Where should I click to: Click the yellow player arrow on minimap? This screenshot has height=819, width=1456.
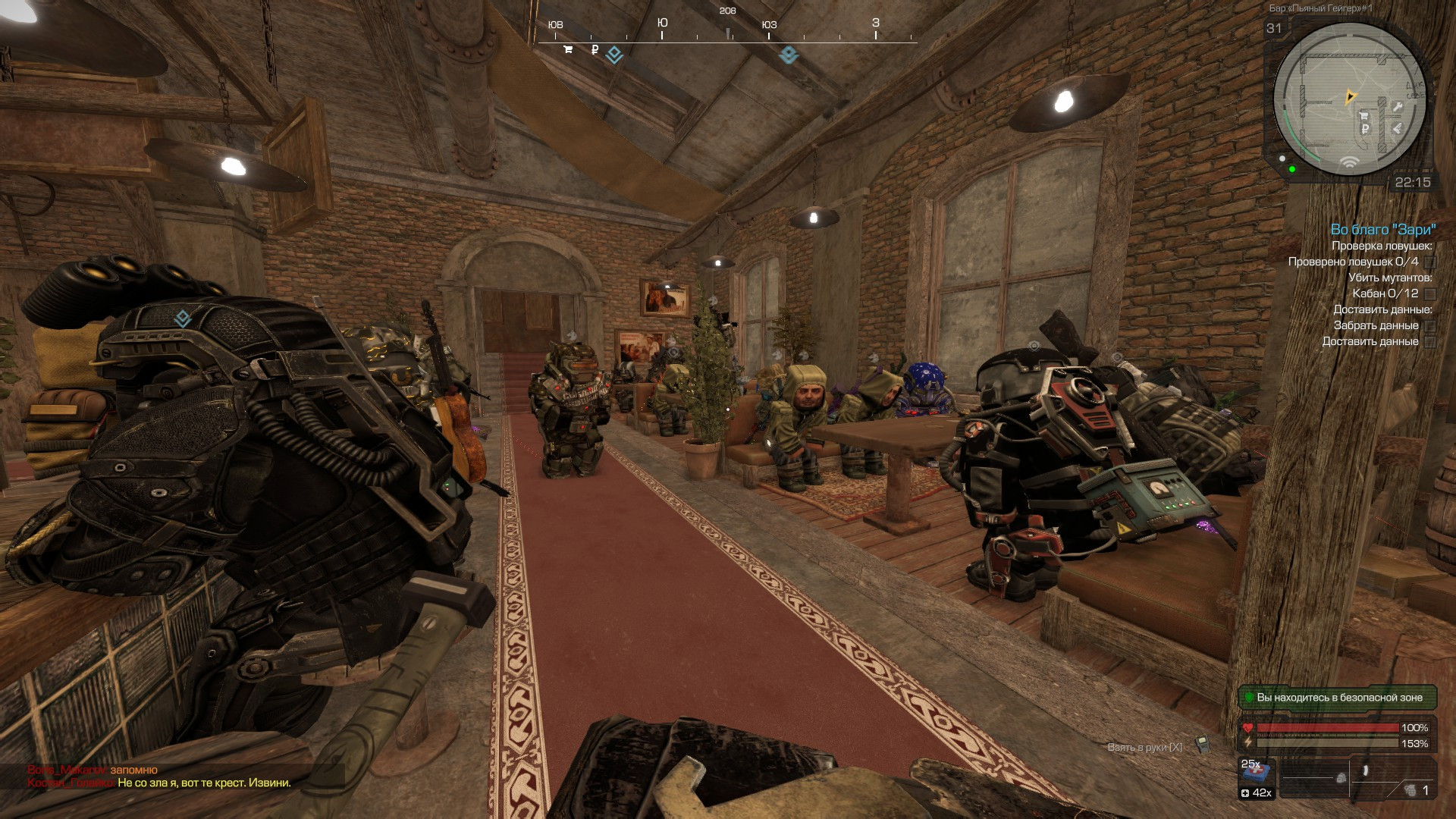point(1350,96)
